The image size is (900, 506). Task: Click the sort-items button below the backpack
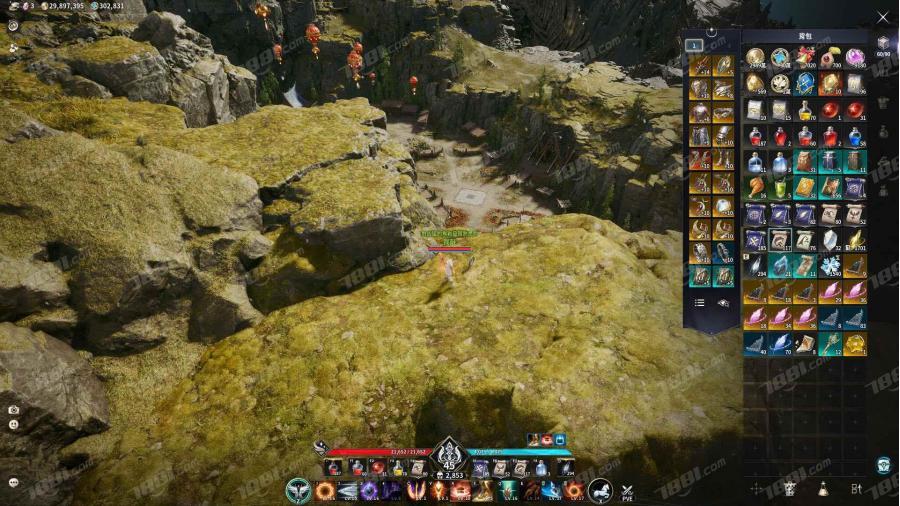click(x=856, y=488)
